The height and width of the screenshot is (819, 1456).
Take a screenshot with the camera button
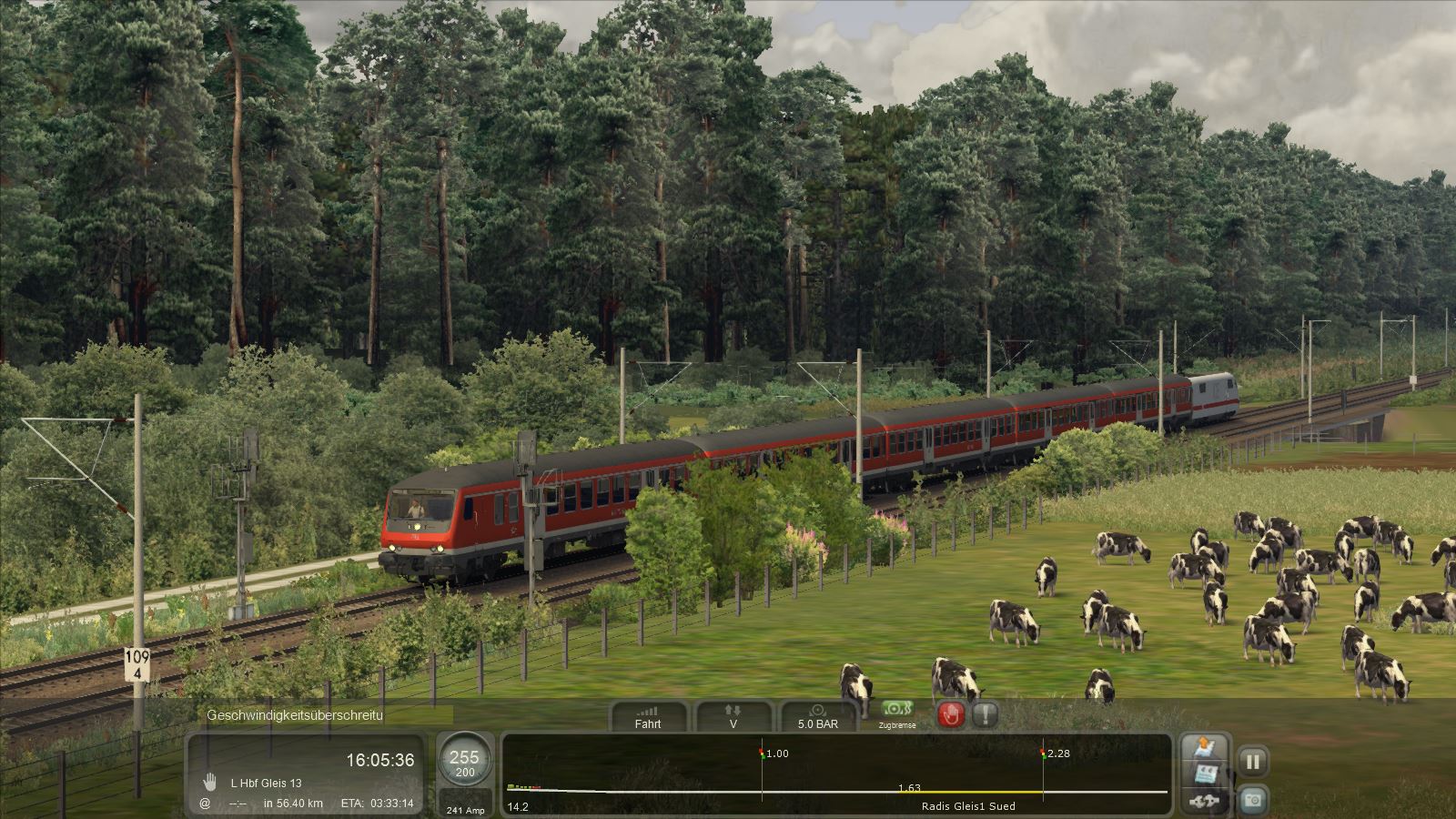tap(1252, 800)
